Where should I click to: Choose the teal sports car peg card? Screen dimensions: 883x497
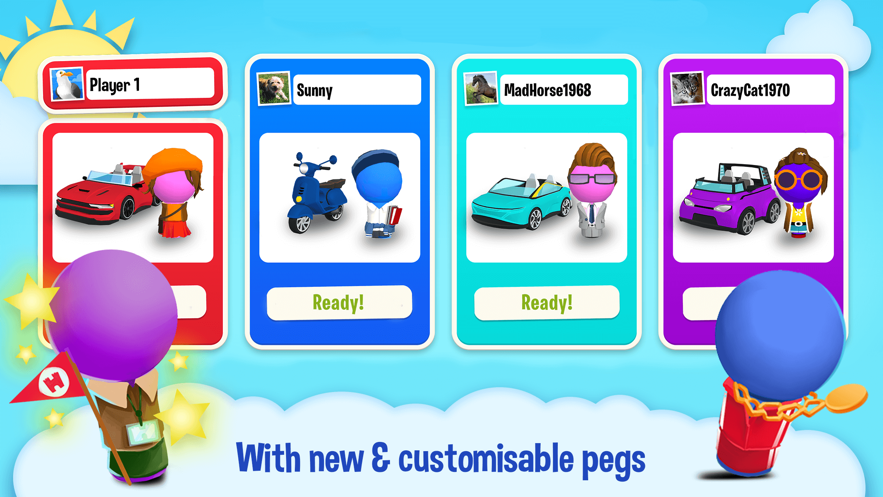(x=546, y=197)
